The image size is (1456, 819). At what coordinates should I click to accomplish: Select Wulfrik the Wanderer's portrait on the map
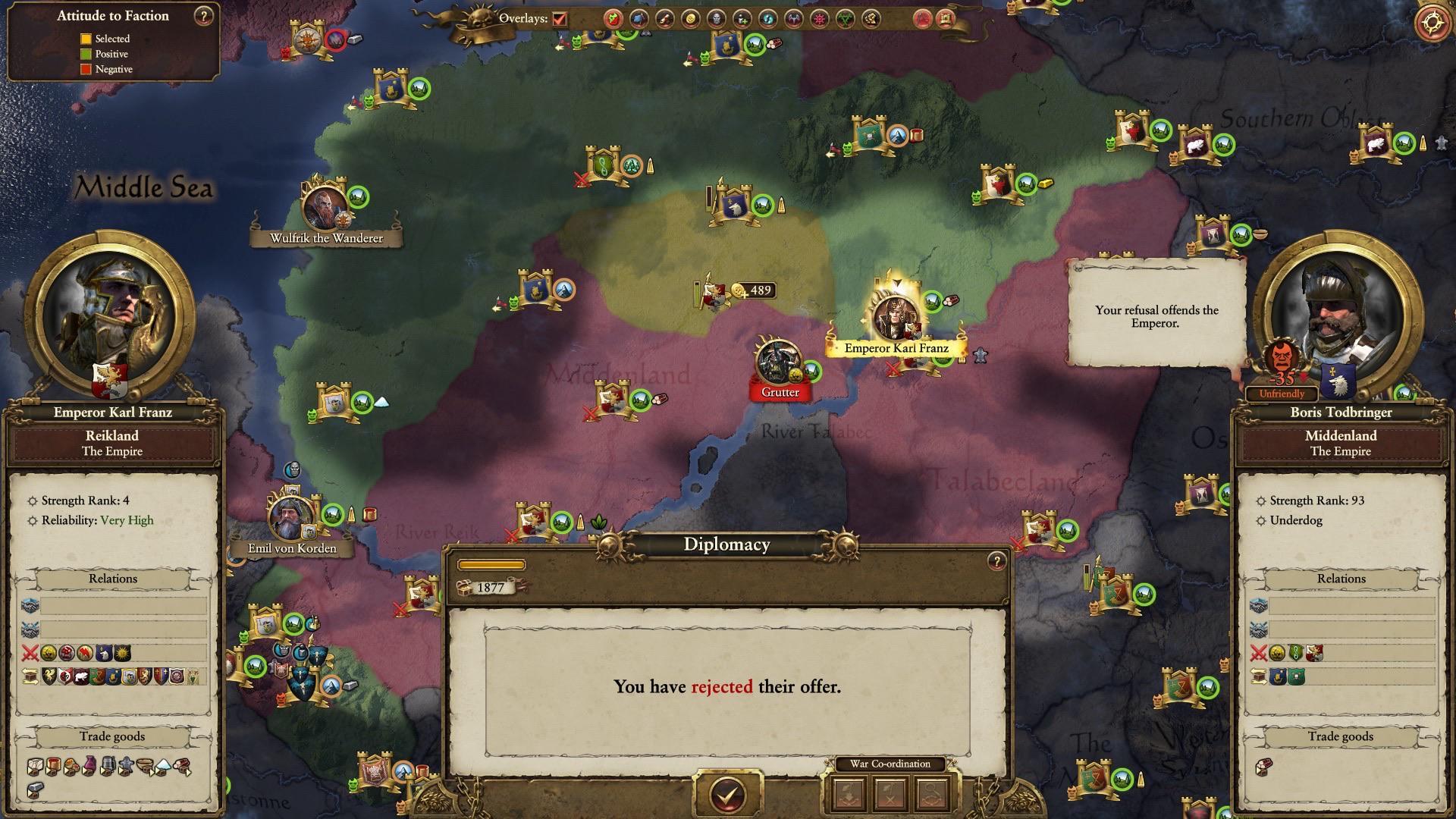pyautogui.click(x=325, y=206)
